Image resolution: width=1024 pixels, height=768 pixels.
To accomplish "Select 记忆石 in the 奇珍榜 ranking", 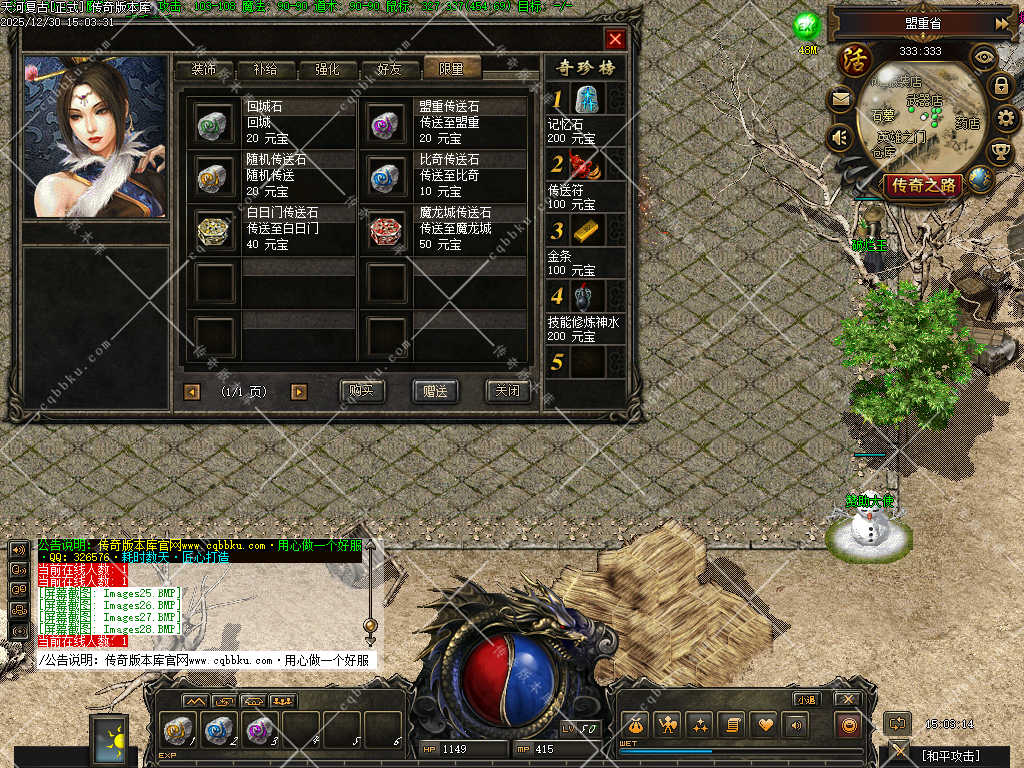I will [x=587, y=99].
